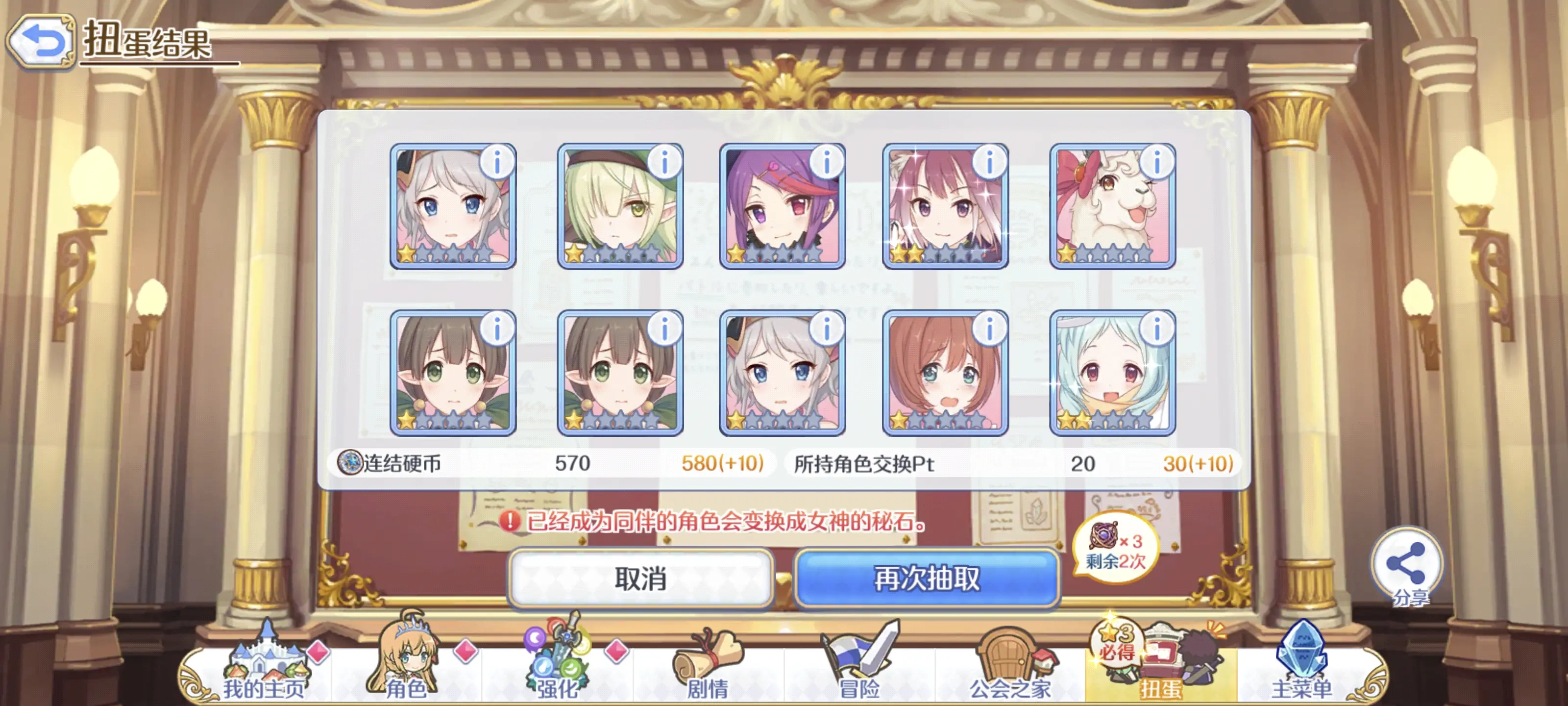Go to the 剧情 story tab
The image size is (1568, 706).
pos(708,667)
